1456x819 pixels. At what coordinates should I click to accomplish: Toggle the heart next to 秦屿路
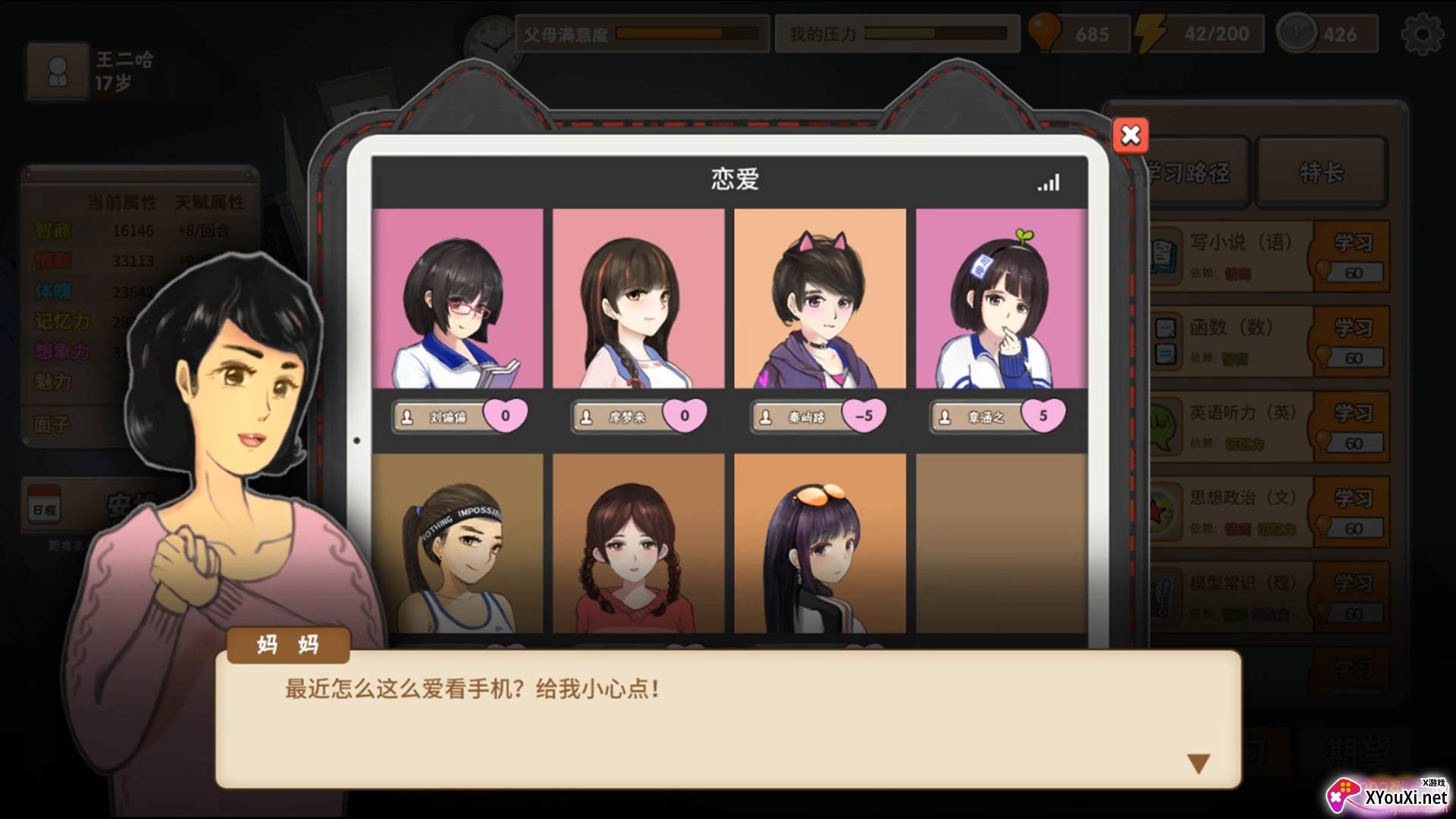864,416
